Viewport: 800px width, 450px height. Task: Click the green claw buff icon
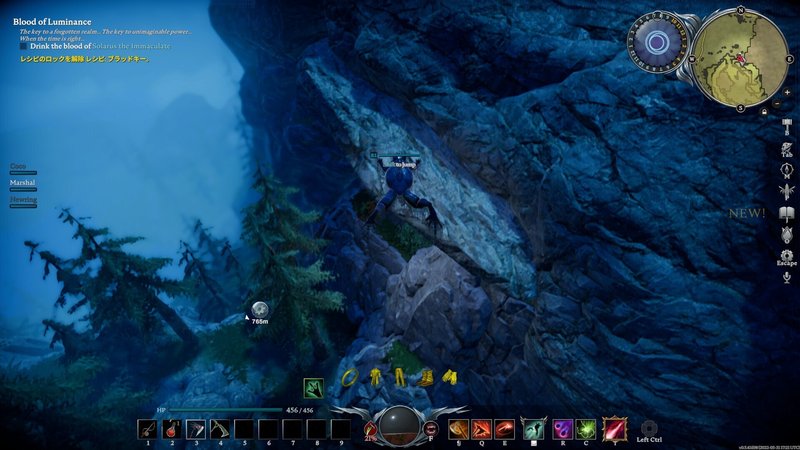[x=314, y=387]
